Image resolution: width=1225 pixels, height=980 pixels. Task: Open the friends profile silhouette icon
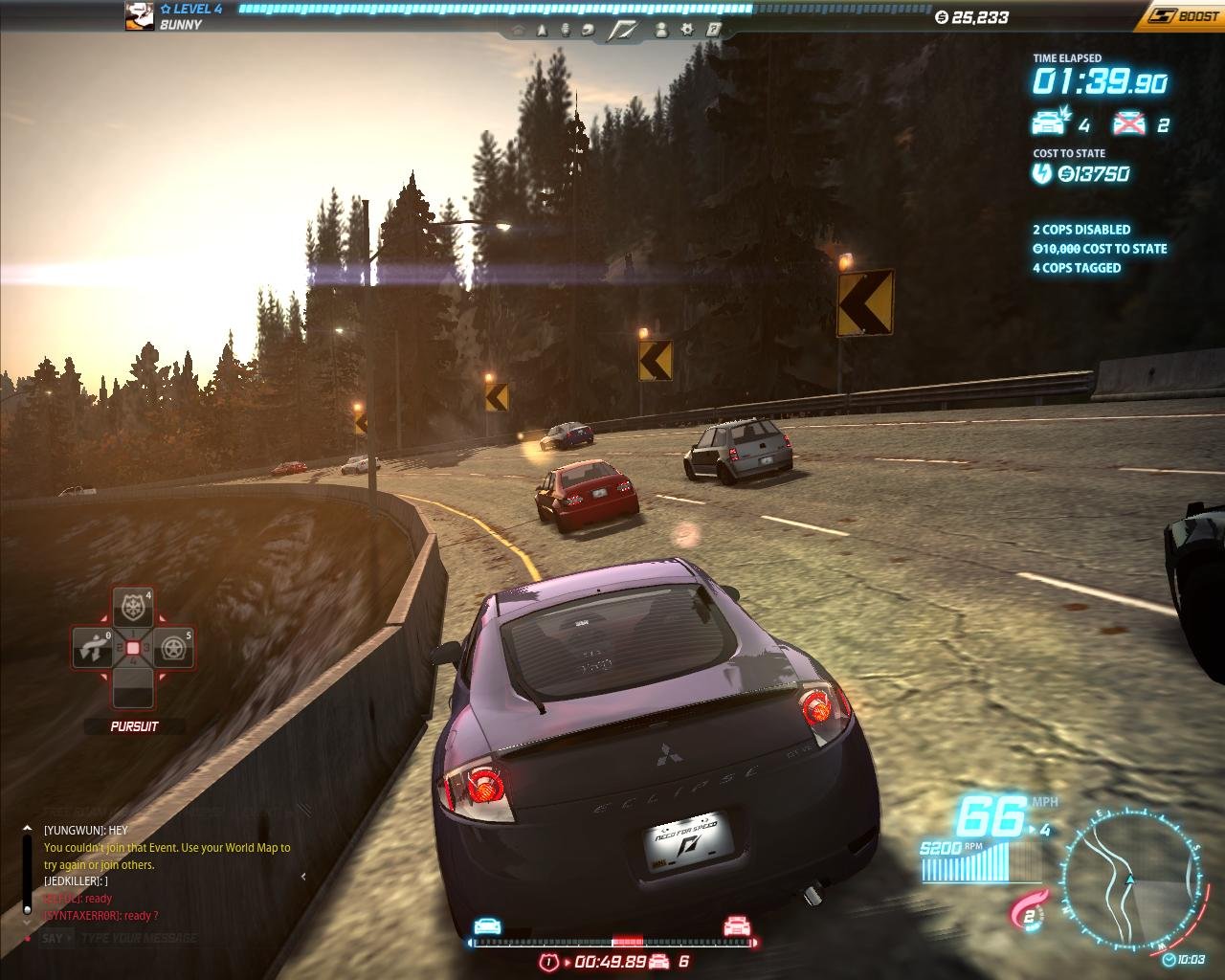[x=660, y=31]
